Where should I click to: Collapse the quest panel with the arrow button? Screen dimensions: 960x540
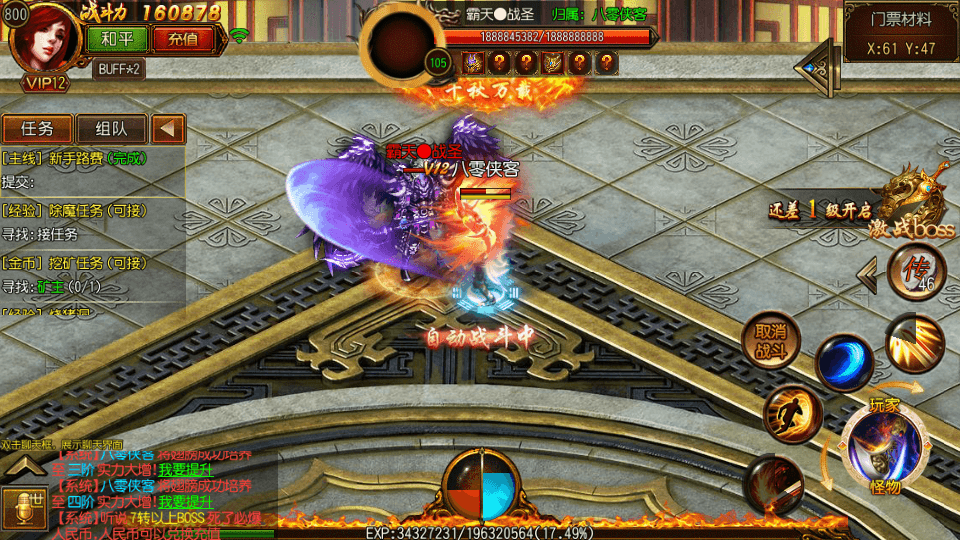coord(169,129)
